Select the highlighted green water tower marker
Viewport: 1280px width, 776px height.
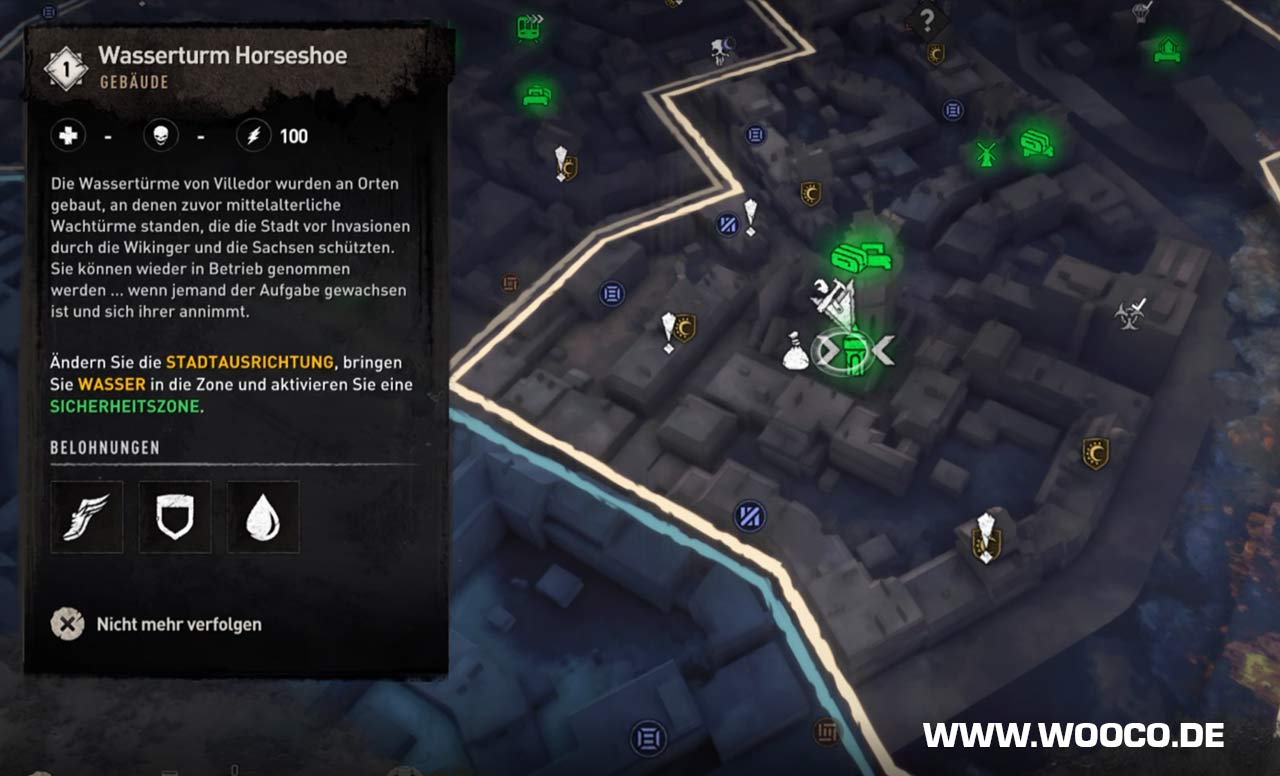click(852, 351)
